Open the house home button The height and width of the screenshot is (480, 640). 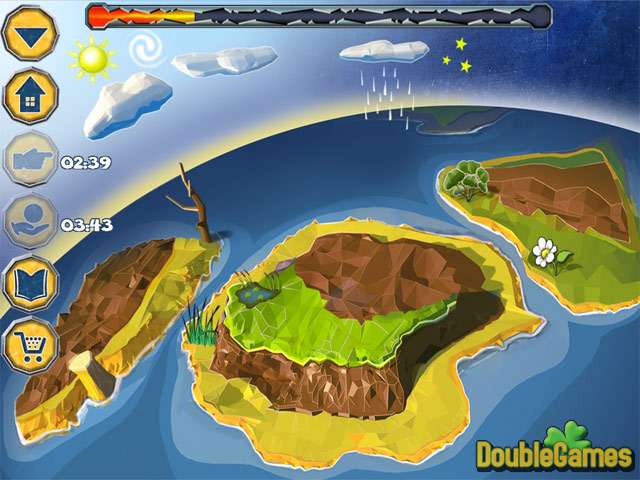(x=30, y=96)
